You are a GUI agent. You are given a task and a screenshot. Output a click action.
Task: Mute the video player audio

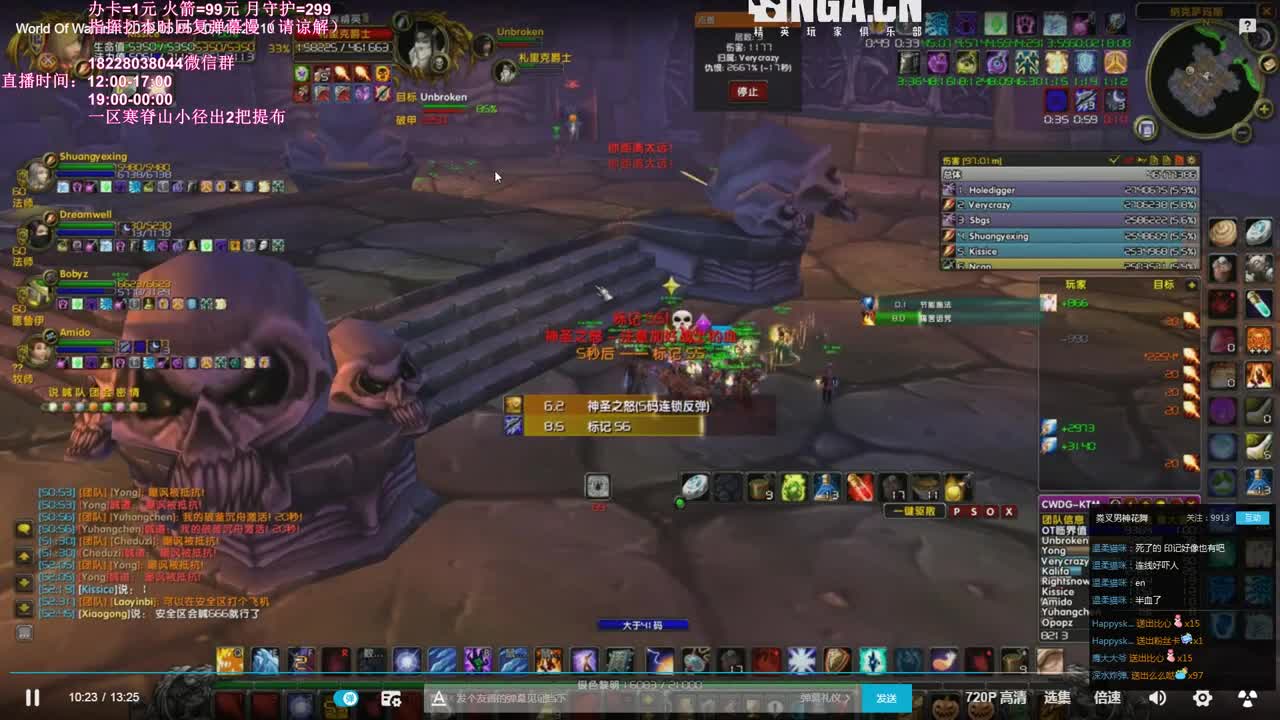click(1157, 698)
